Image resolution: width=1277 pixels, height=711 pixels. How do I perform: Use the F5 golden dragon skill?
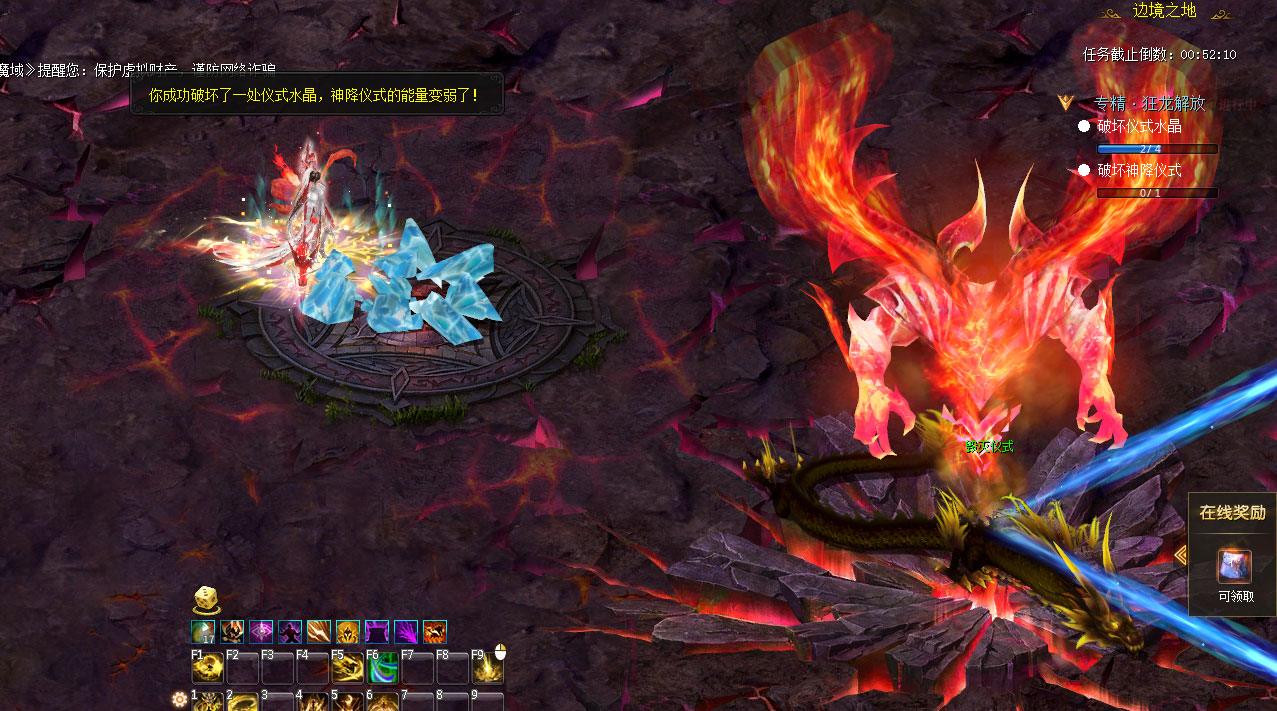coord(347,668)
